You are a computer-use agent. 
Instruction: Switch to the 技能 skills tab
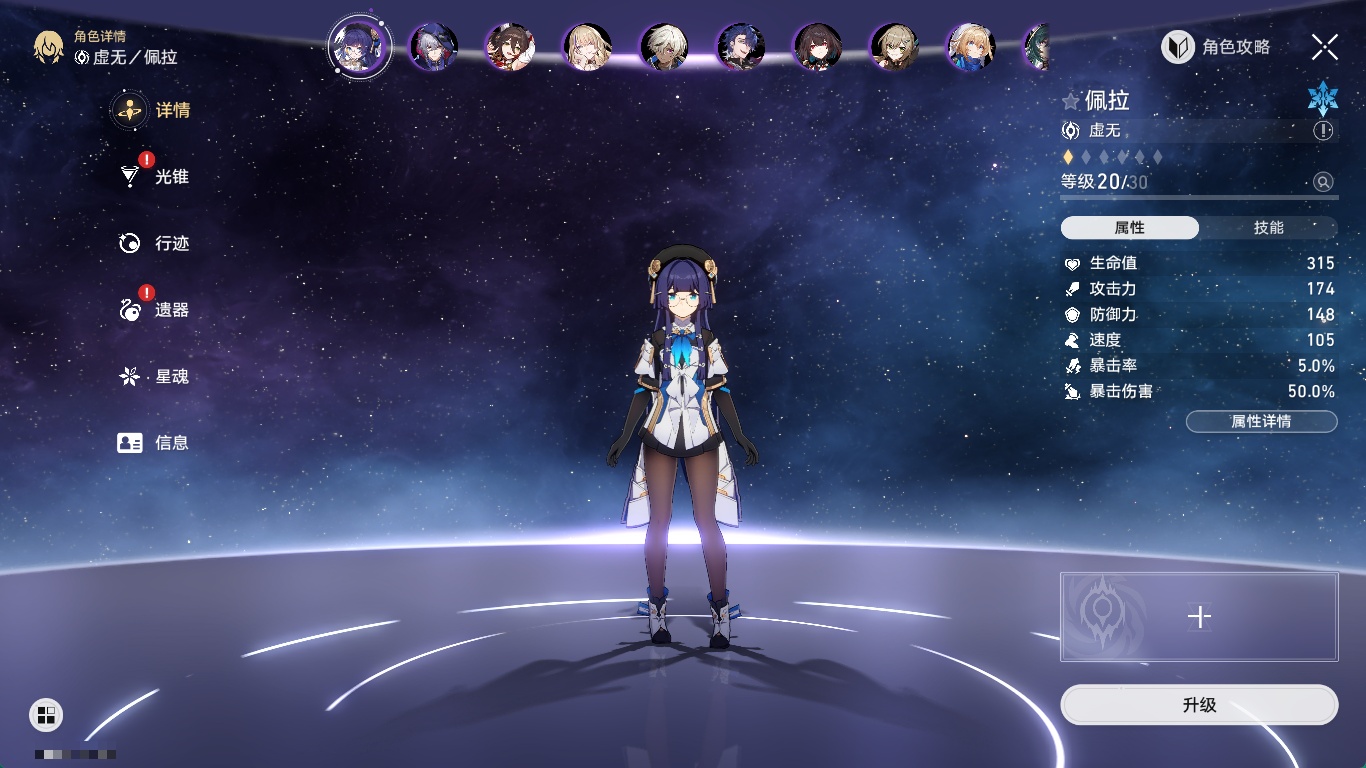[1268, 228]
